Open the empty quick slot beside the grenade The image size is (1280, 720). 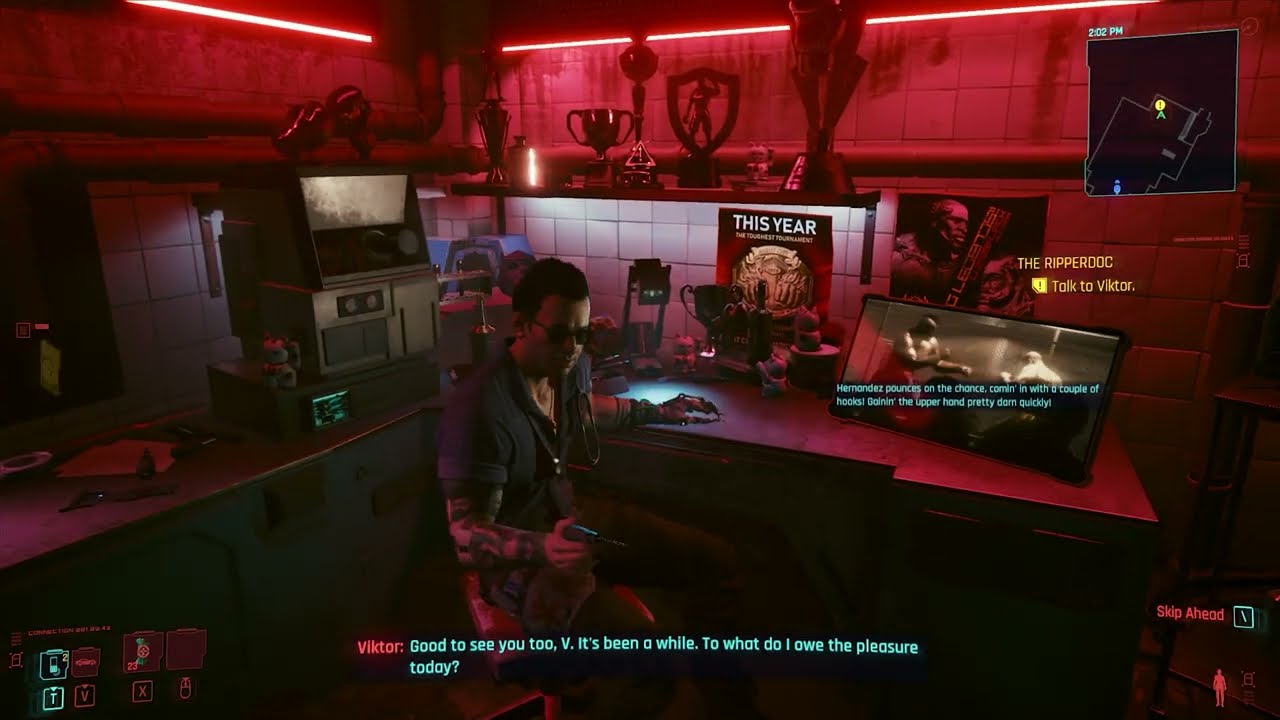[183, 652]
